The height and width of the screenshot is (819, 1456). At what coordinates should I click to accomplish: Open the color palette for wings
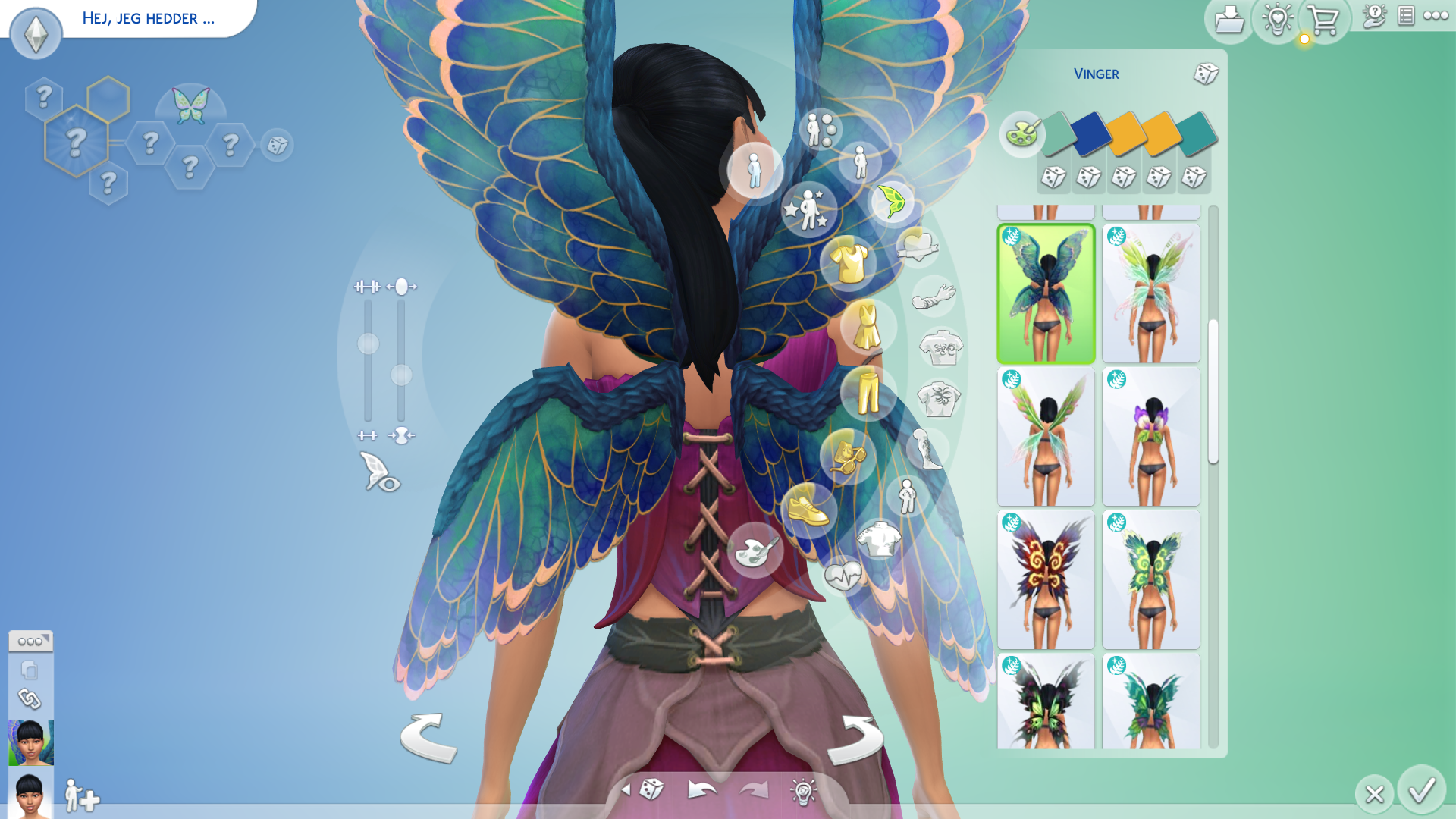click(x=1021, y=134)
